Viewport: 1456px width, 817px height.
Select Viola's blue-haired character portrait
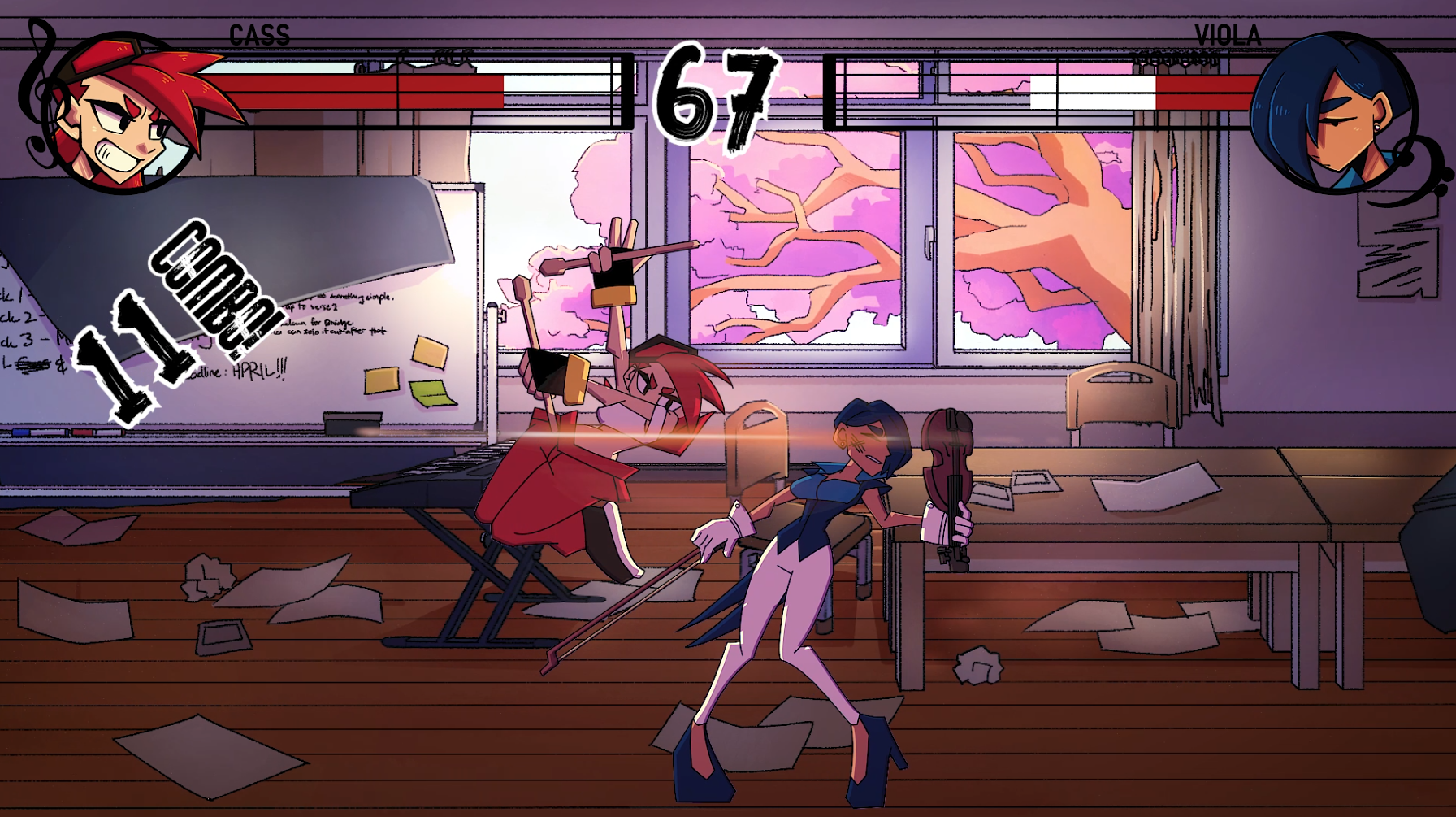click(1334, 114)
